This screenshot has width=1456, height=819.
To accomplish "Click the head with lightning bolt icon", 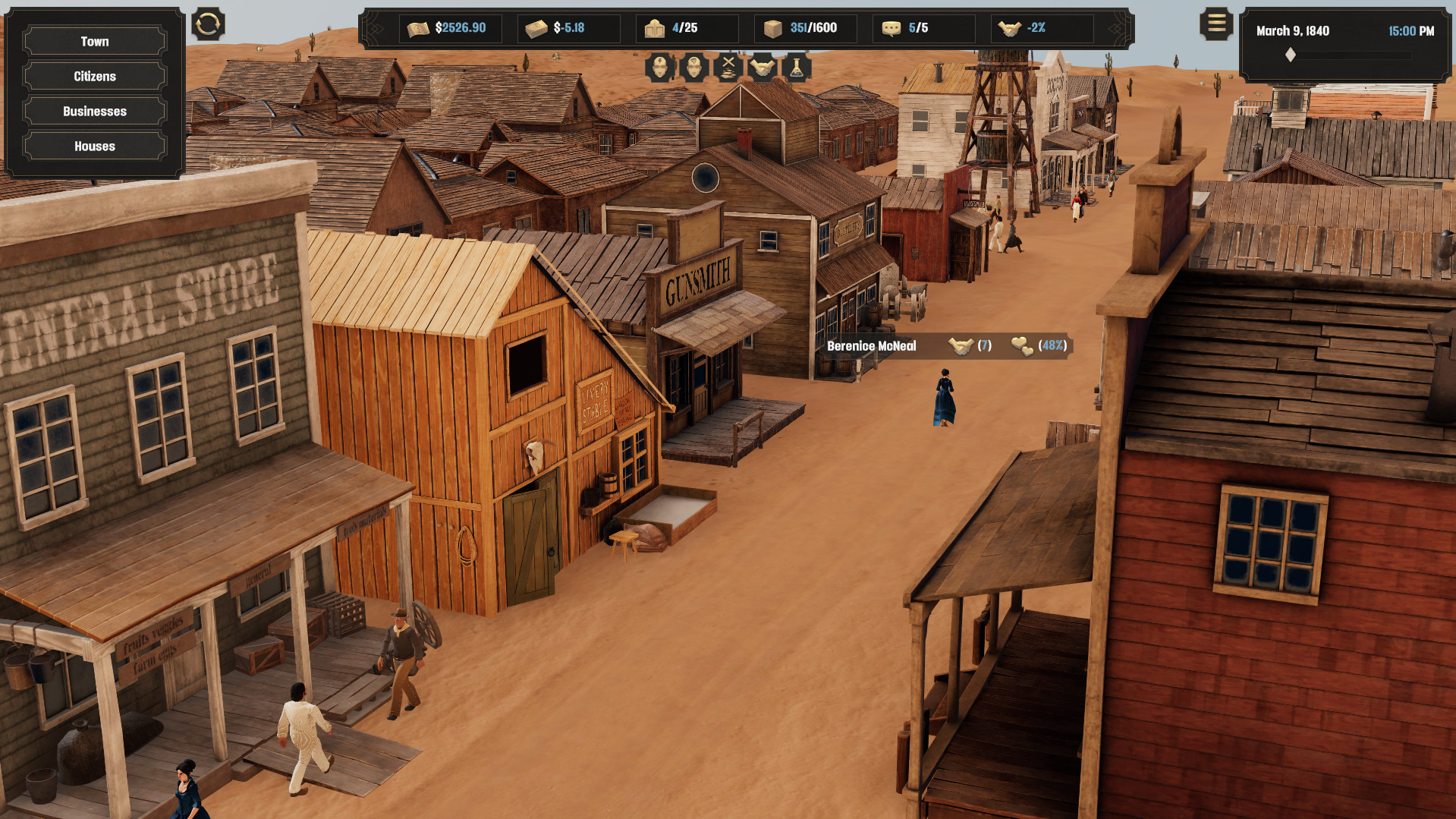I will [x=660, y=68].
